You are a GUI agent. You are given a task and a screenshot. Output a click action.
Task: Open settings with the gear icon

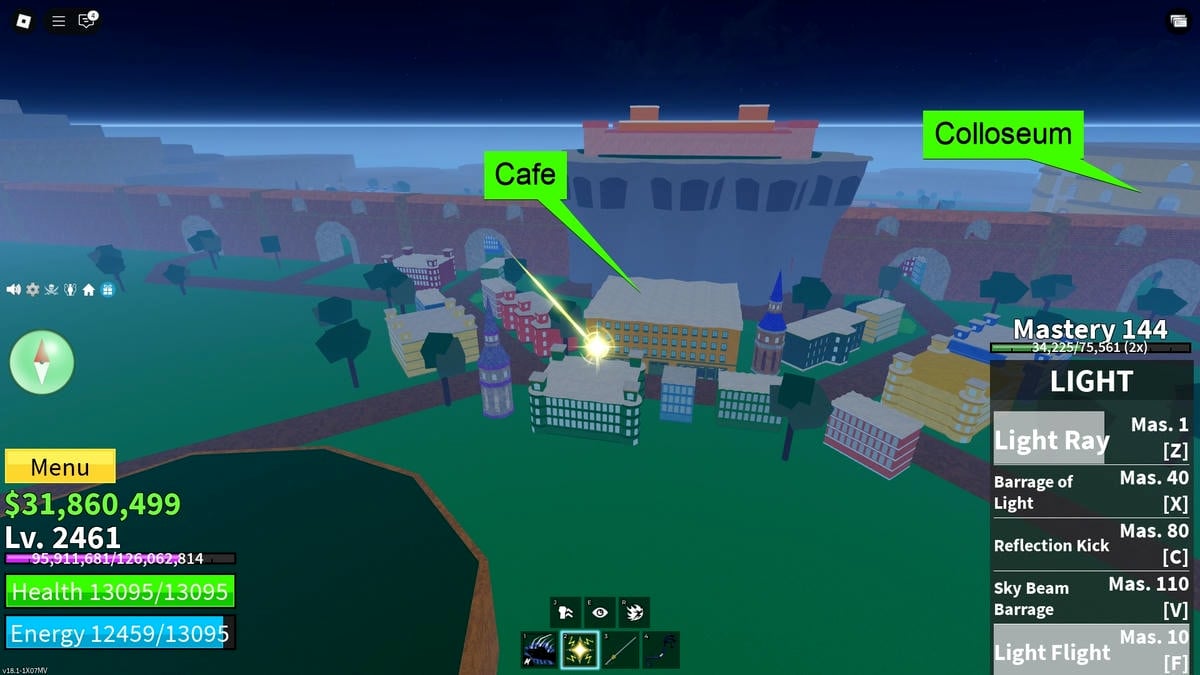click(x=33, y=289)
